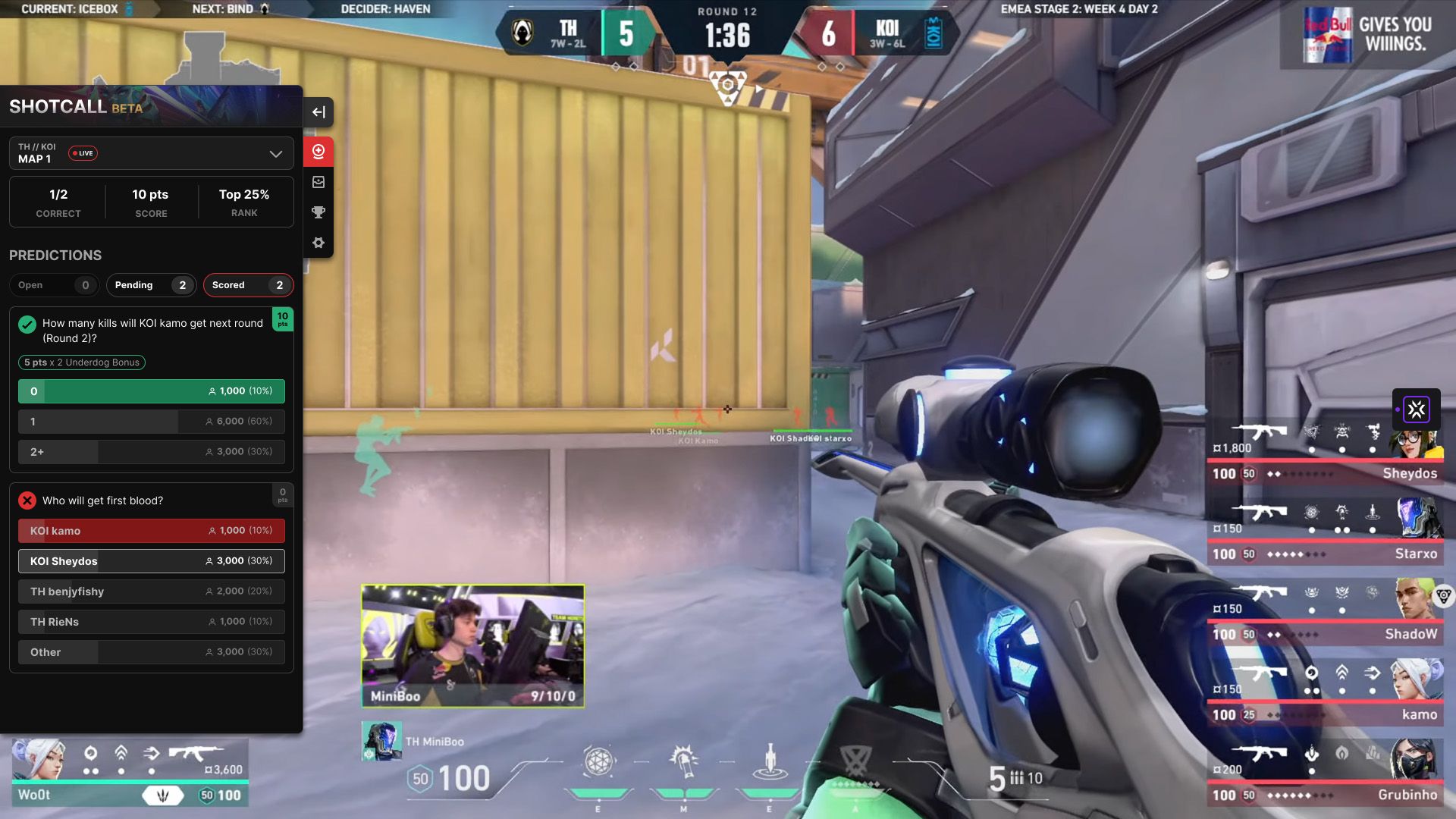Viewport: 1456px width, 819px height.
Task: Select the Other option in first blood question
Action: click(x=151, y=651)
